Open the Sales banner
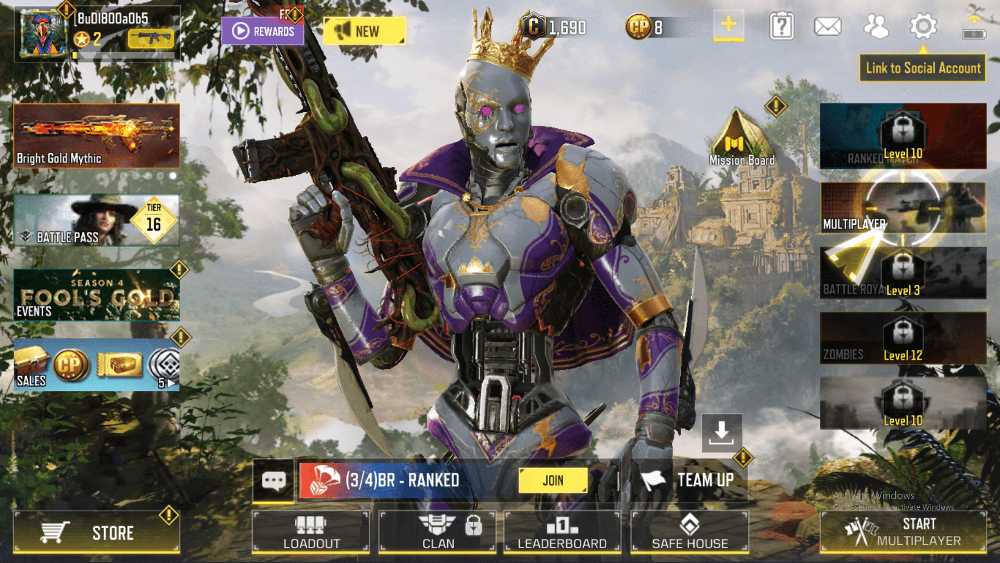The width and height of the screenshot is (1000, 563). pyautogui.click(x=97, y=365)
